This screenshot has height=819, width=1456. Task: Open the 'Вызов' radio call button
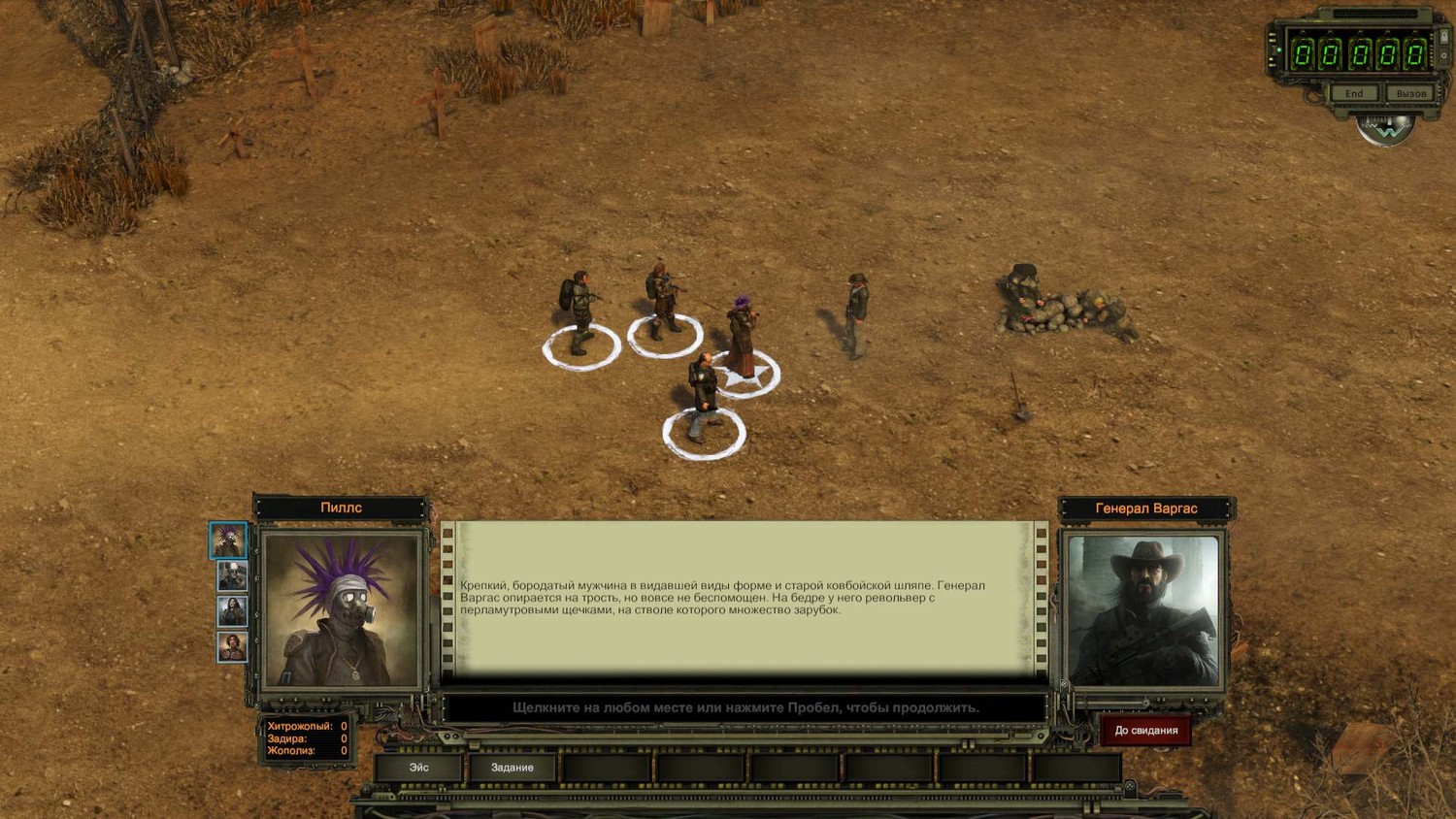(1410, 94)
